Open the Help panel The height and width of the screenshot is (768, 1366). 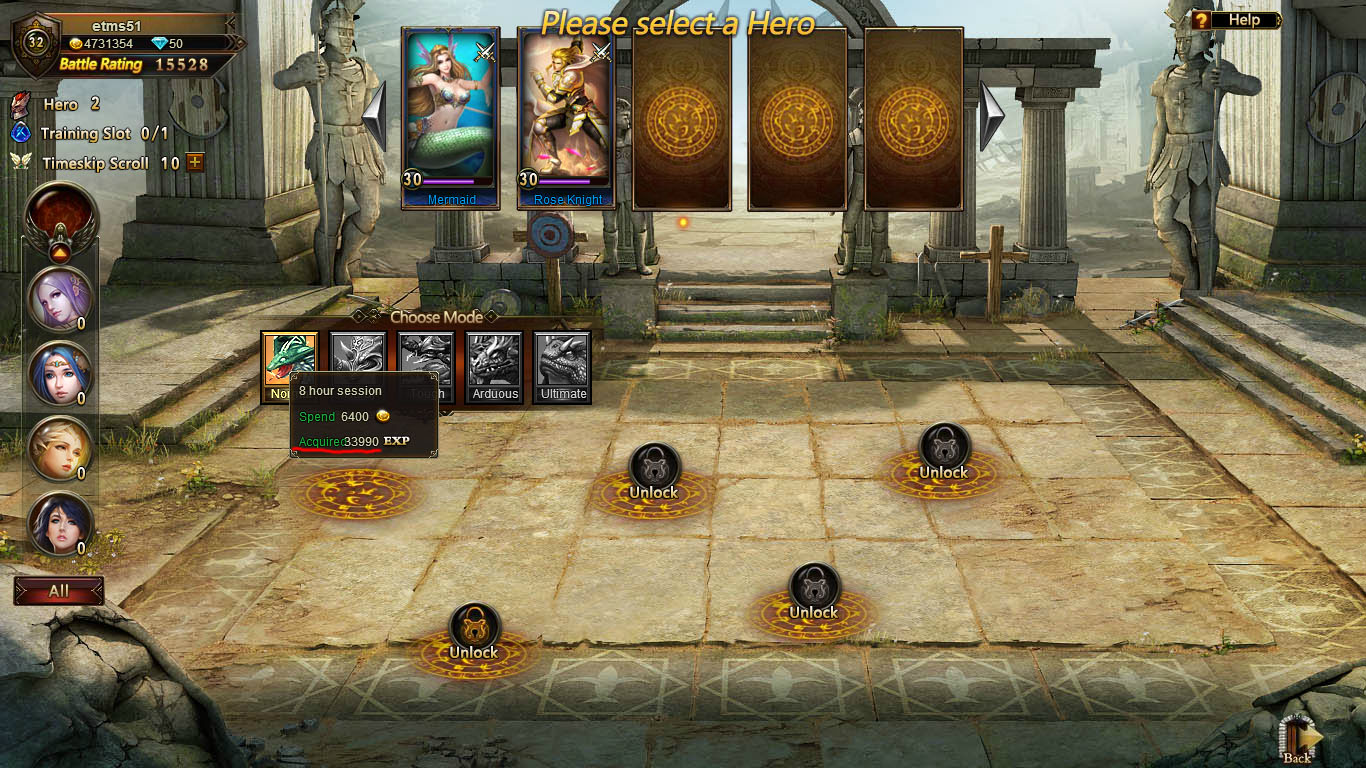[1236, 20]
